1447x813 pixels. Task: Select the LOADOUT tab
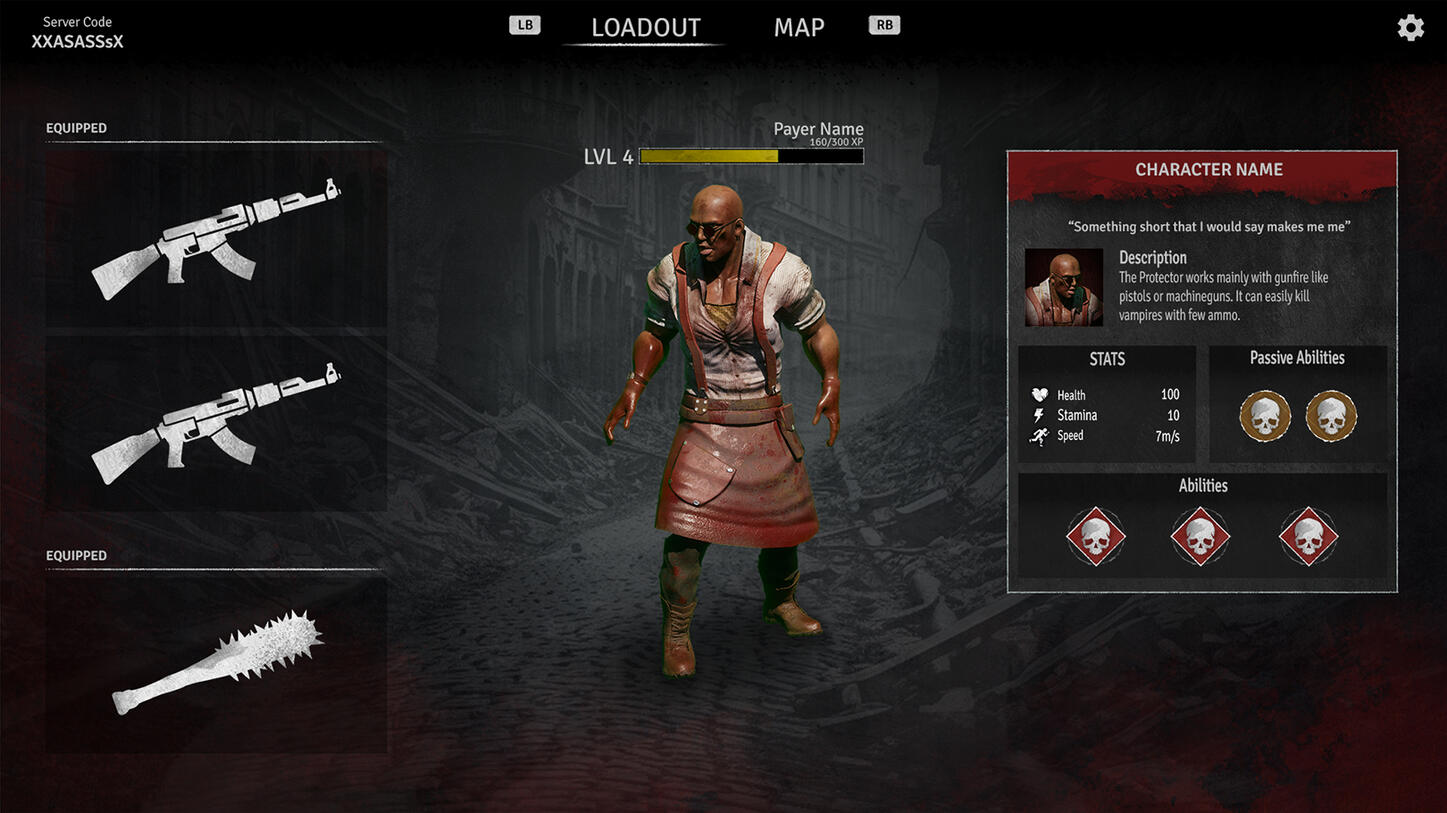click(x=645, y=28)
